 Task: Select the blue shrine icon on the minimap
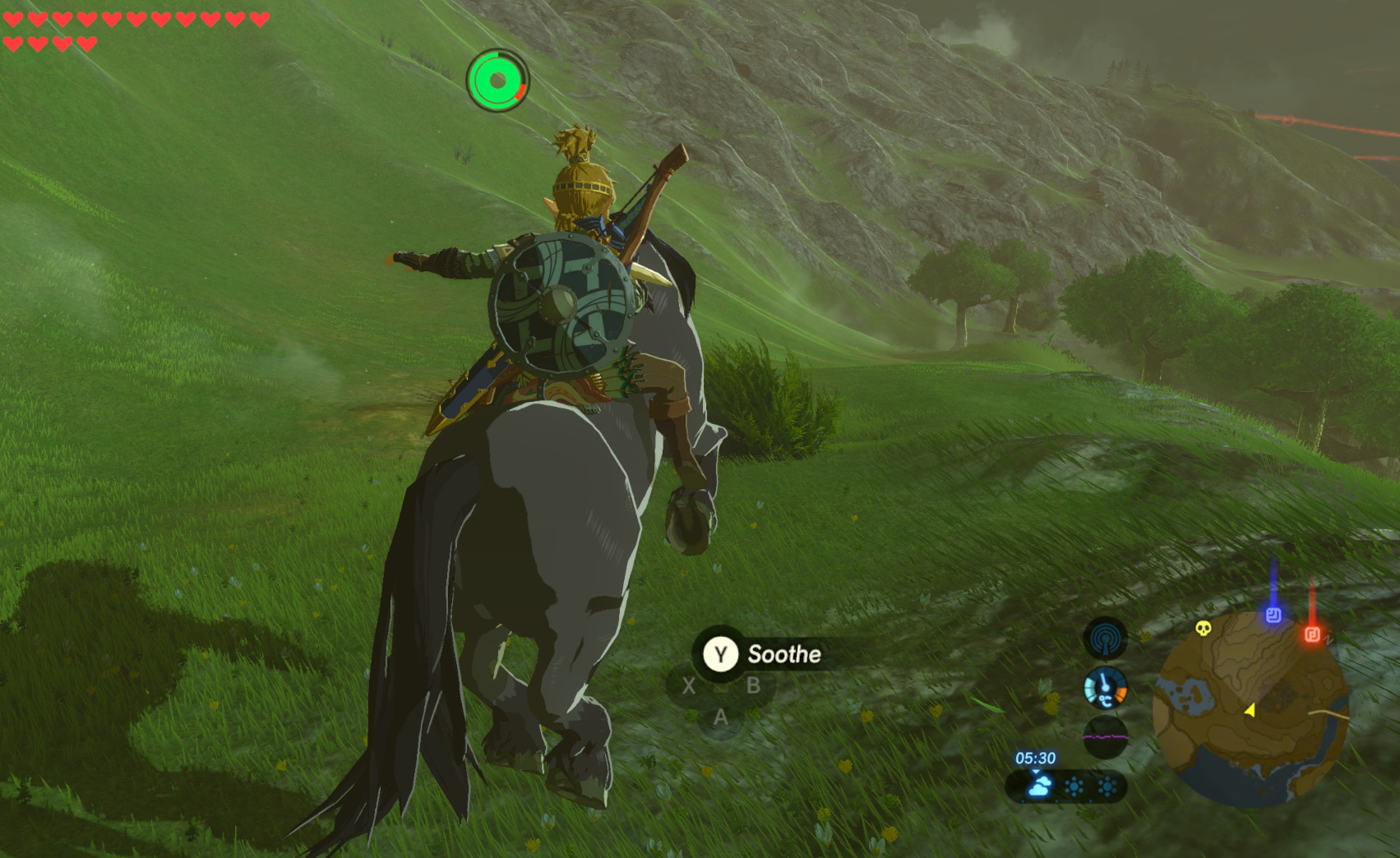(x=1273, y=614)
